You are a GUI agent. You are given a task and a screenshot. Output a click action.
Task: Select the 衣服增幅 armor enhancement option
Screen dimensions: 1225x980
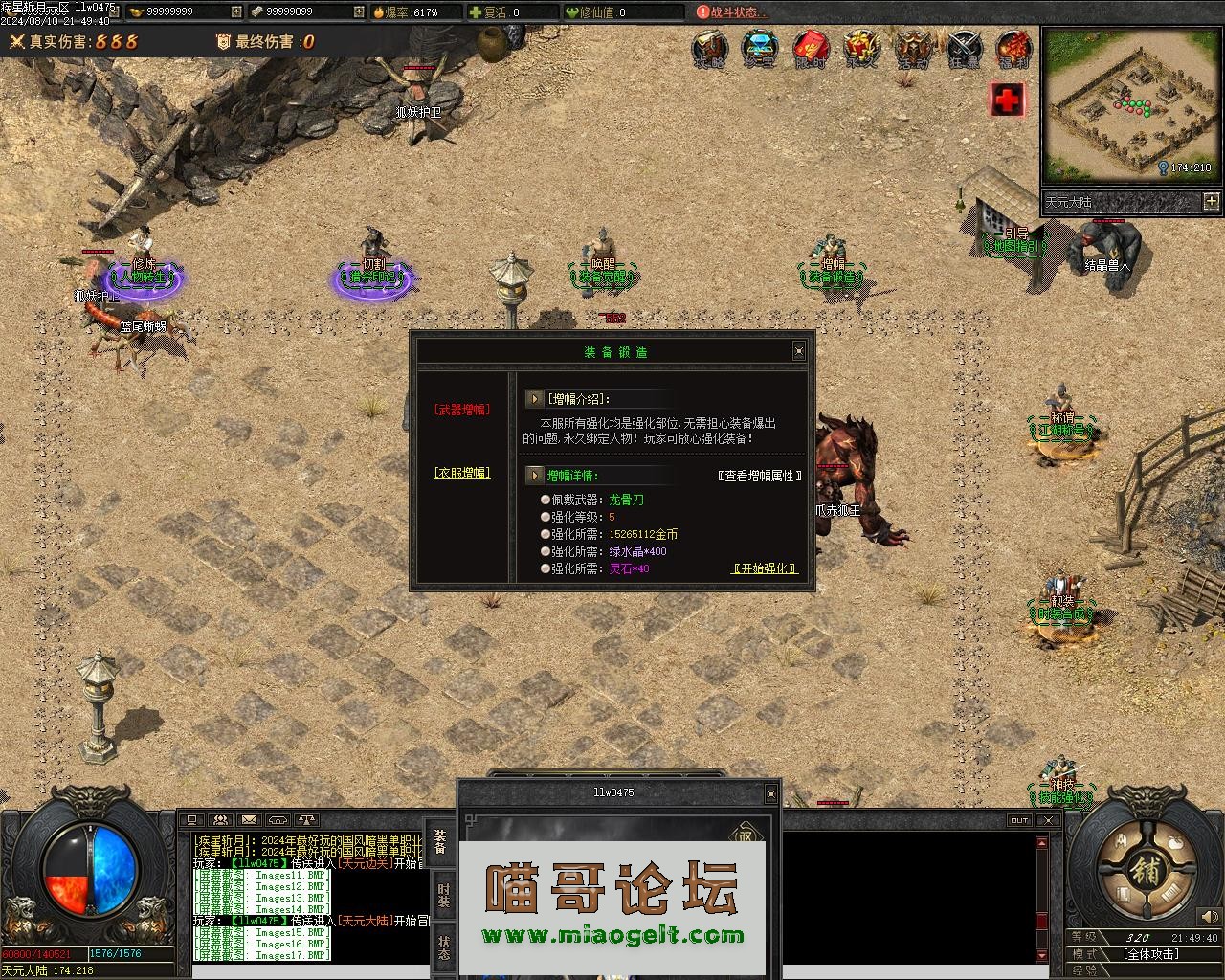point(462,473)
